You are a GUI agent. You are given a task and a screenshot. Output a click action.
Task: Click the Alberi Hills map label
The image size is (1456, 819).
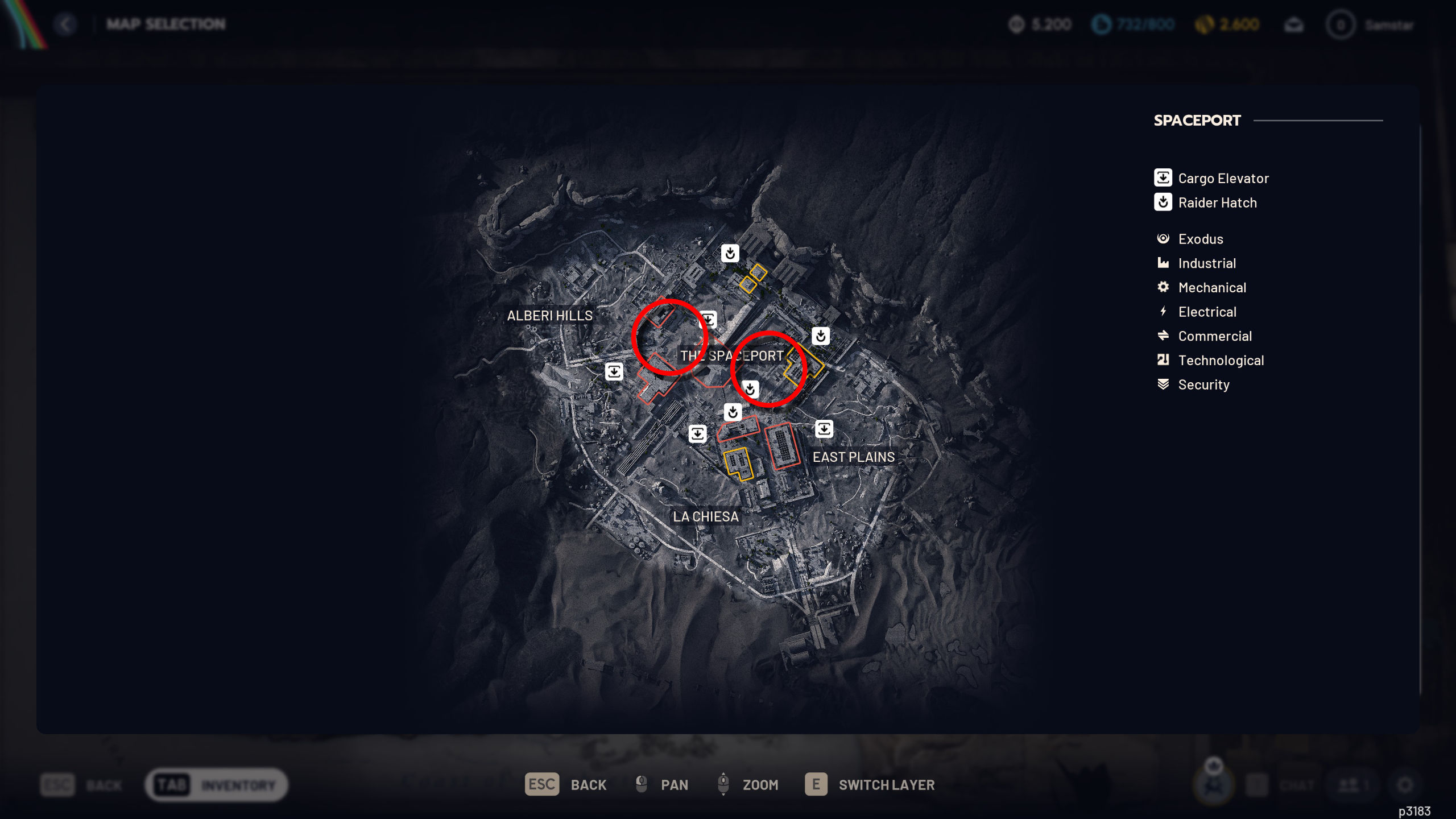click(x=549, y=316)
